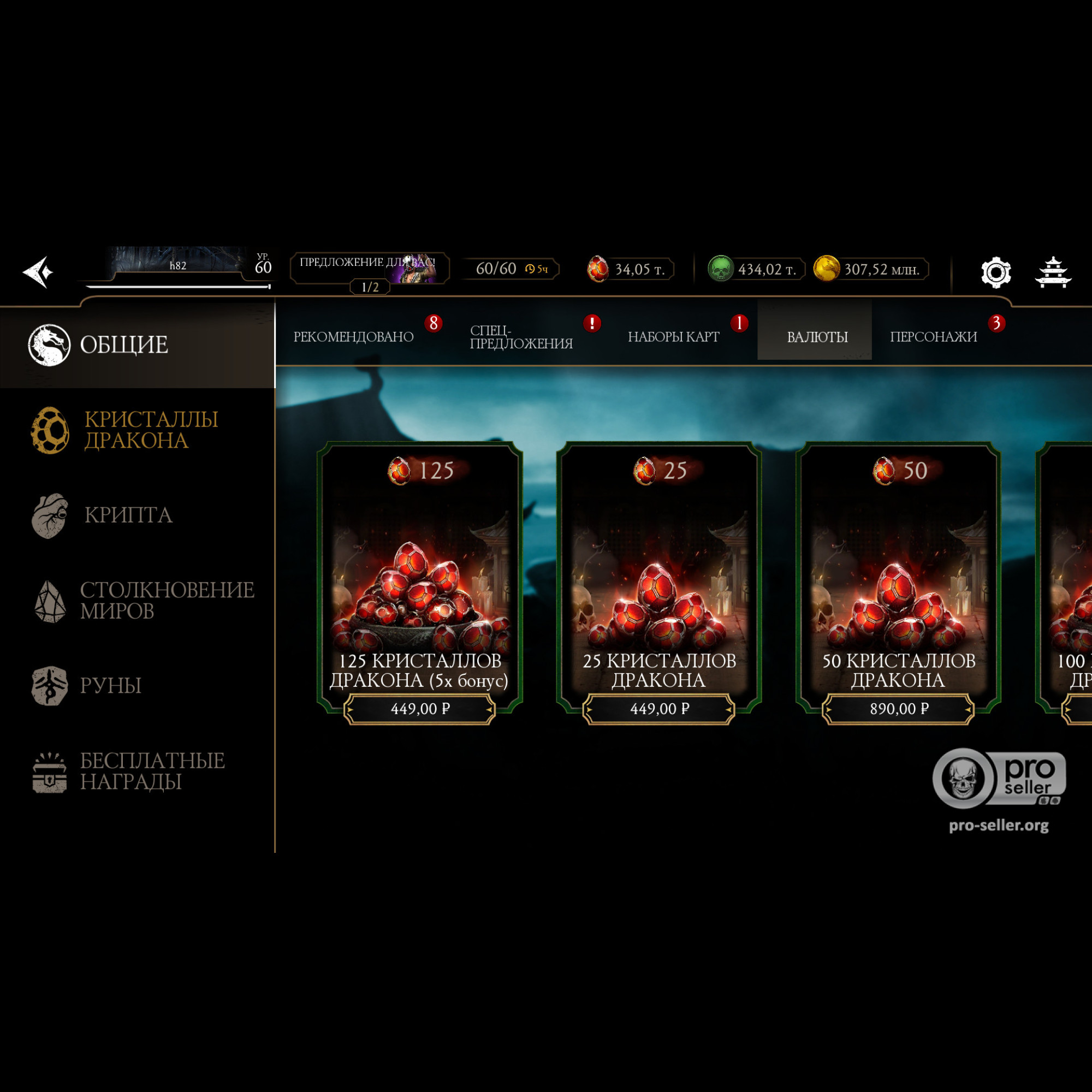Open the 'Предложение для вас' offer banner
This screenshot has width=1092, height=1092.
point(369,269)
